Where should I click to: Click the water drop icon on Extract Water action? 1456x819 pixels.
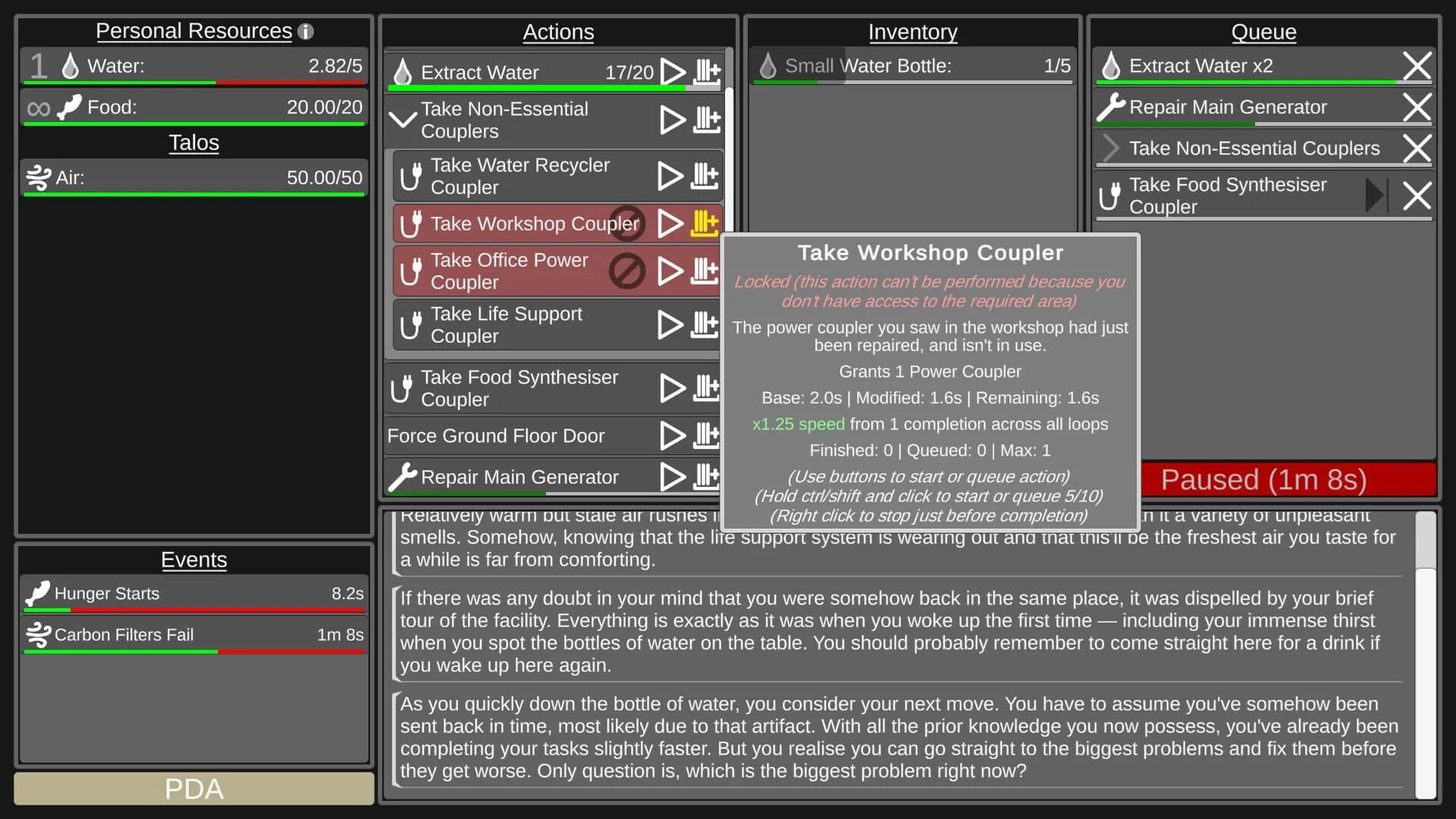(403, 71)
